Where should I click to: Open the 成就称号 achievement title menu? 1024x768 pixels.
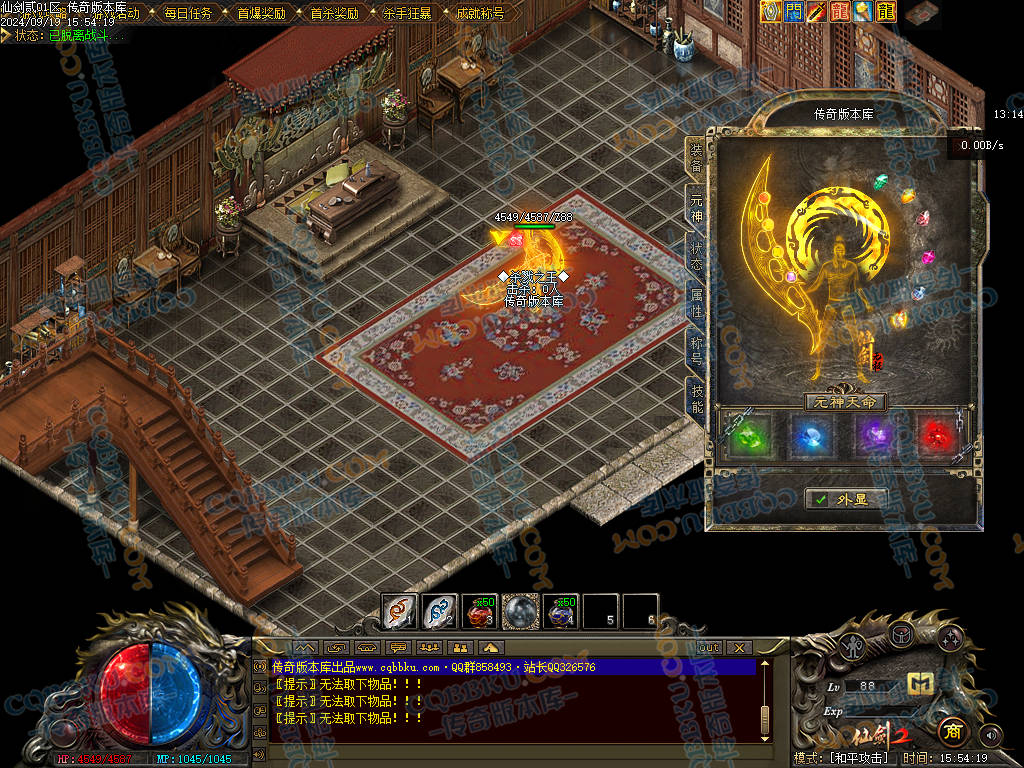pos(480,14)
